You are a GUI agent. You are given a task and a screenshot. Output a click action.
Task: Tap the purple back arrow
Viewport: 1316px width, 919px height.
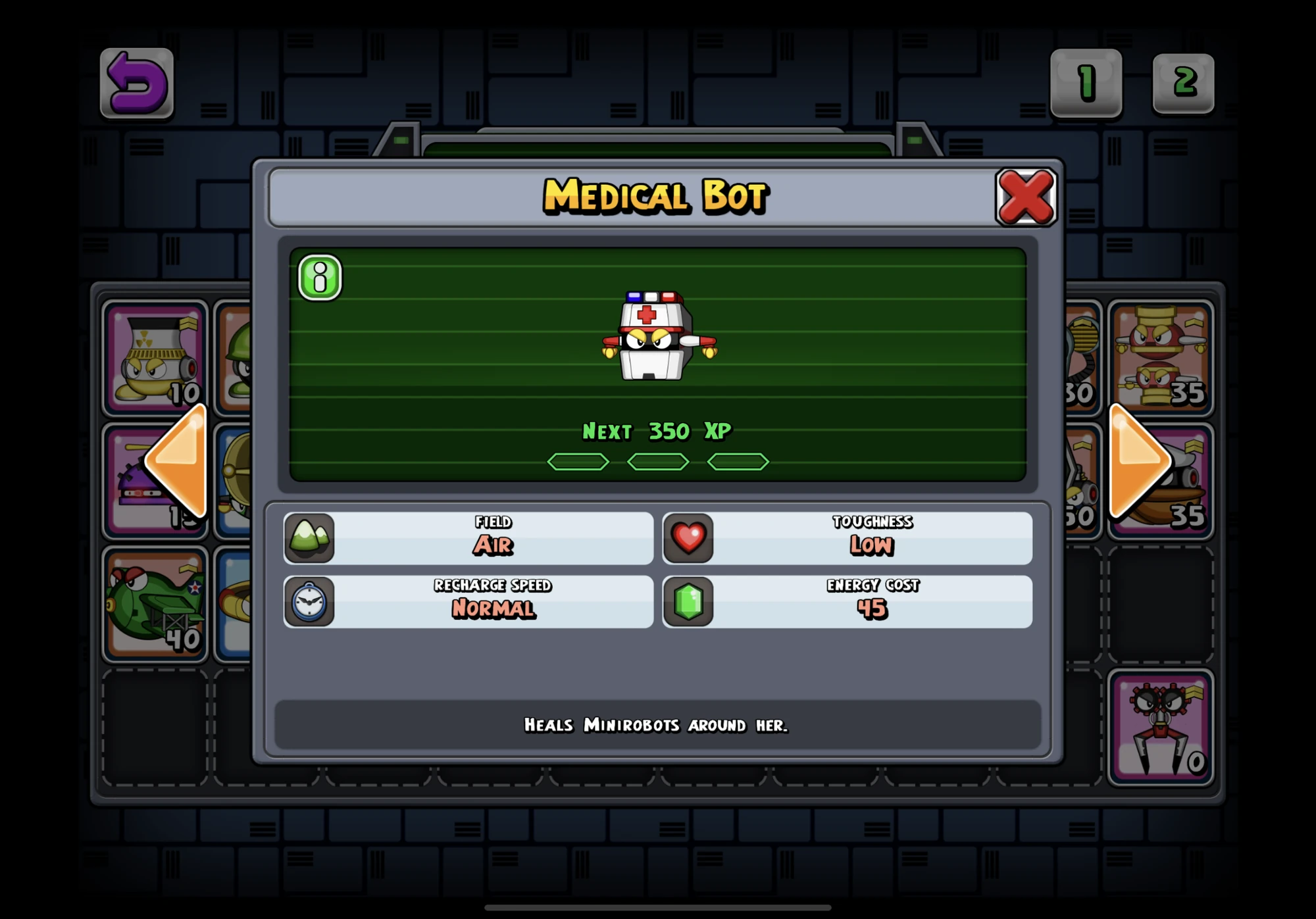[135, 82]
